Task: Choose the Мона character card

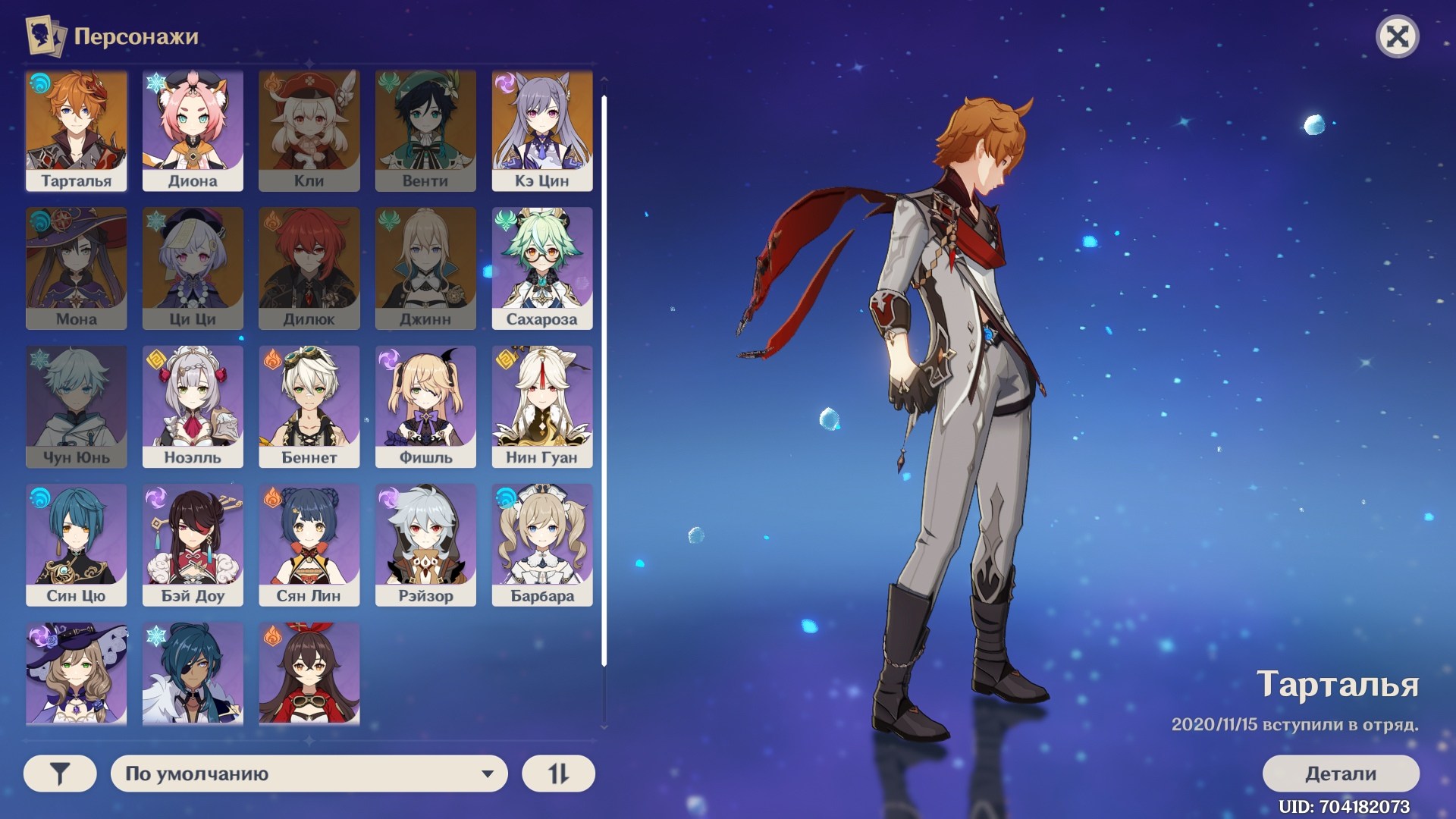Action: [76, 268]
